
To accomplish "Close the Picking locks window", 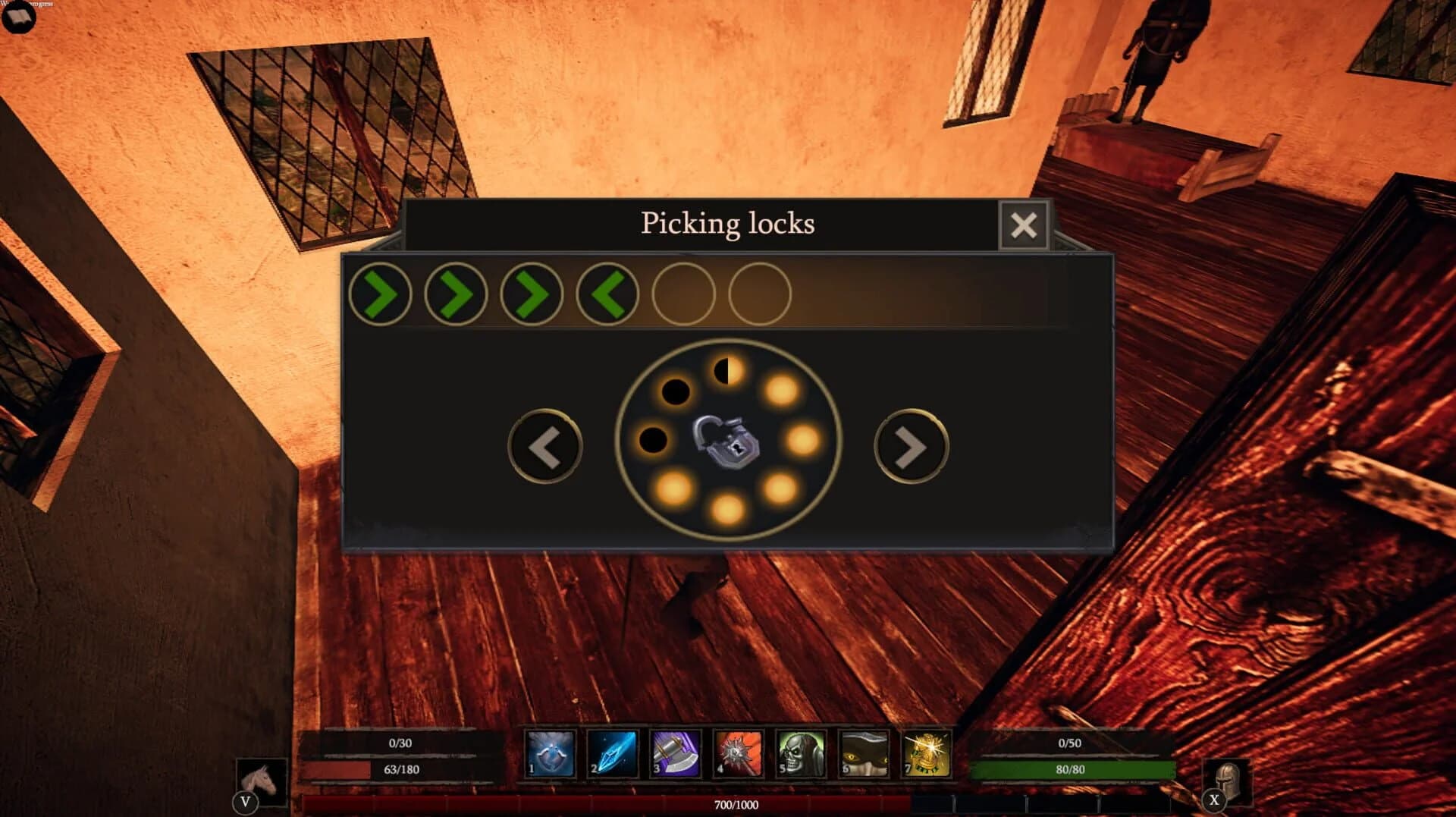I will 1024,225.
